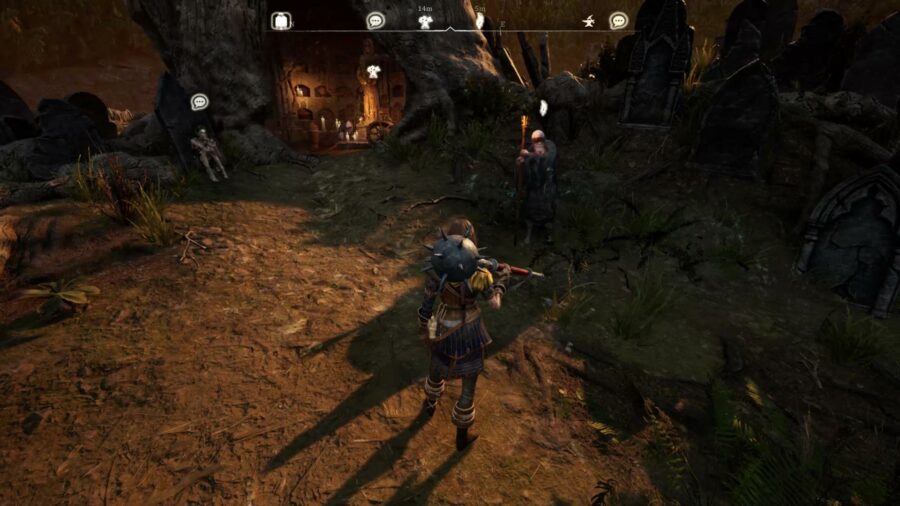Click the white marker above the torch-bearing old man
The width and height of the screenshot is (900, 506).
[x=543, y=107]
